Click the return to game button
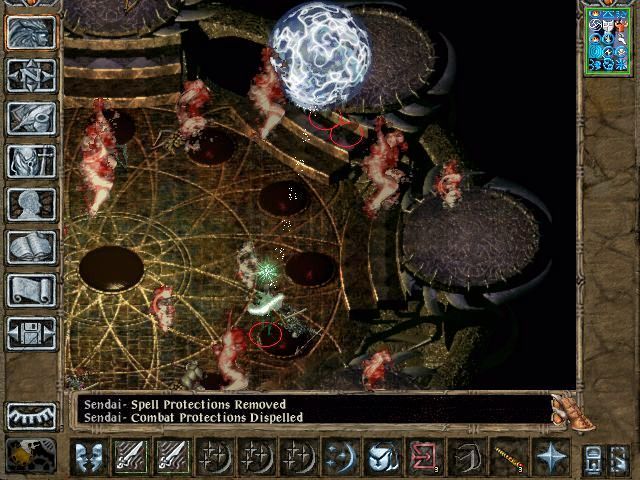Screen dimensions: 640x480 click(31, 31)
